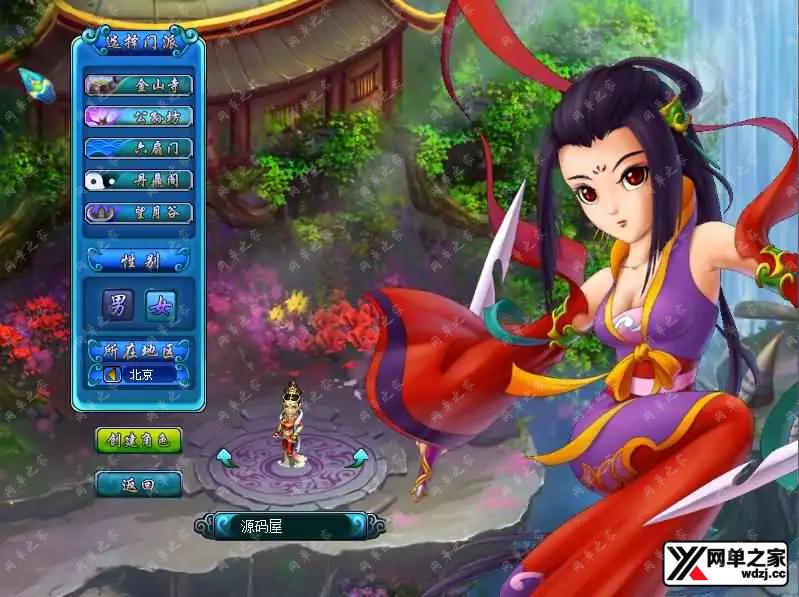Change region with arrow beside 北京
Viewport: 799px width, 597px height.
(x=110, y=375)
